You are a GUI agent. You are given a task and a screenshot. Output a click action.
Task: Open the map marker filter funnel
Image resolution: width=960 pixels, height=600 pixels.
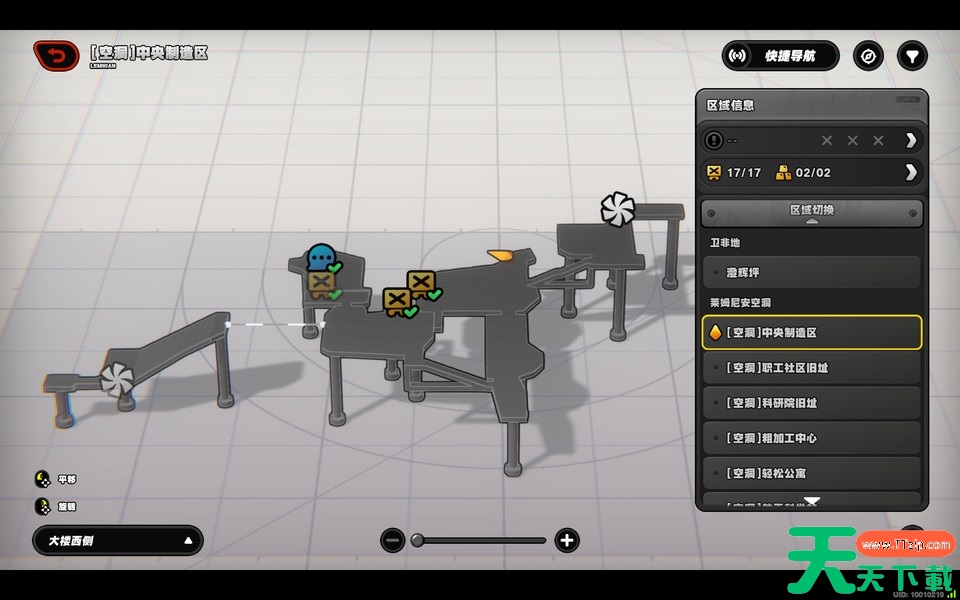click(912, 56)
